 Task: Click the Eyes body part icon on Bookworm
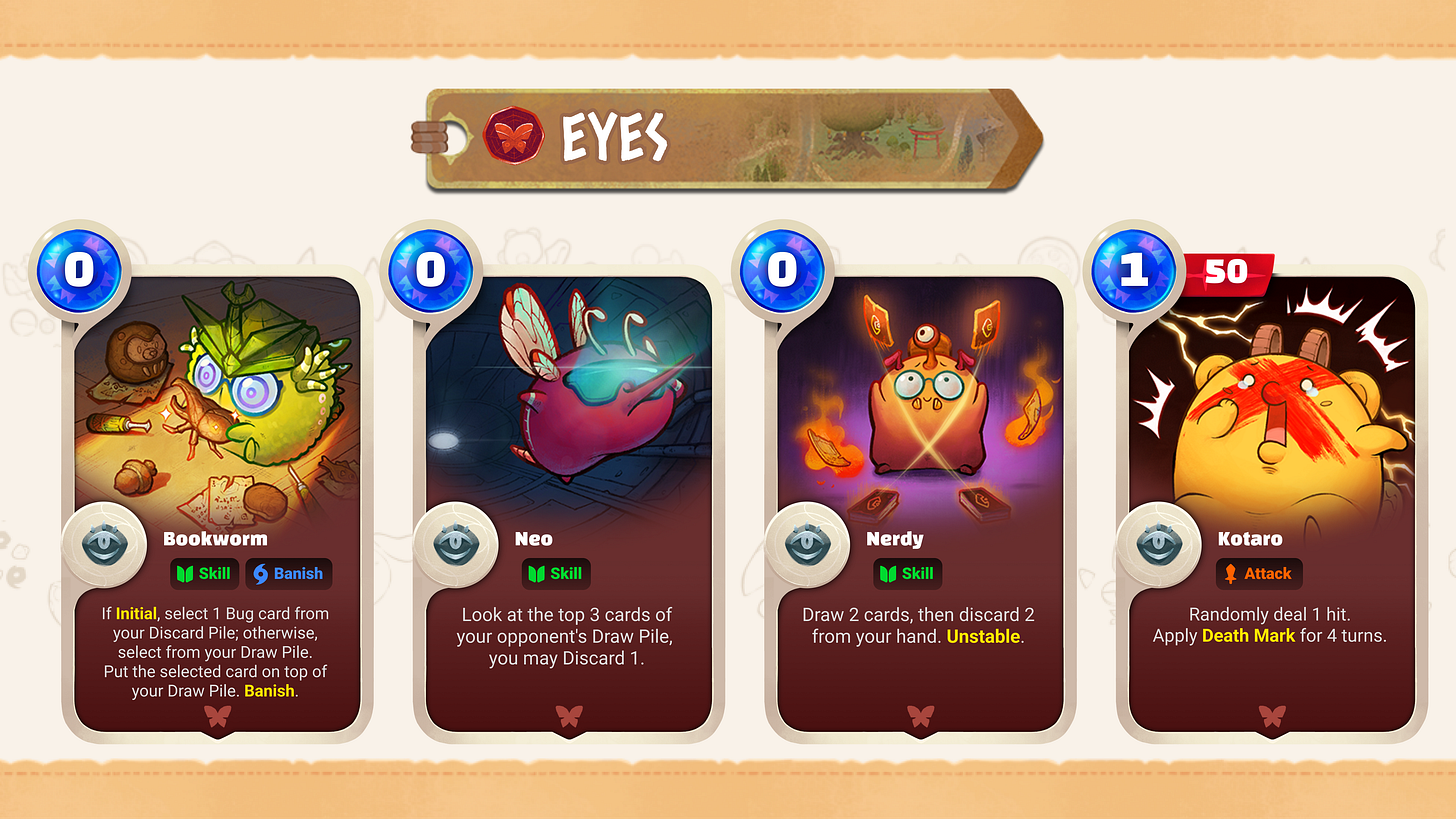click(x=105, y=545)
